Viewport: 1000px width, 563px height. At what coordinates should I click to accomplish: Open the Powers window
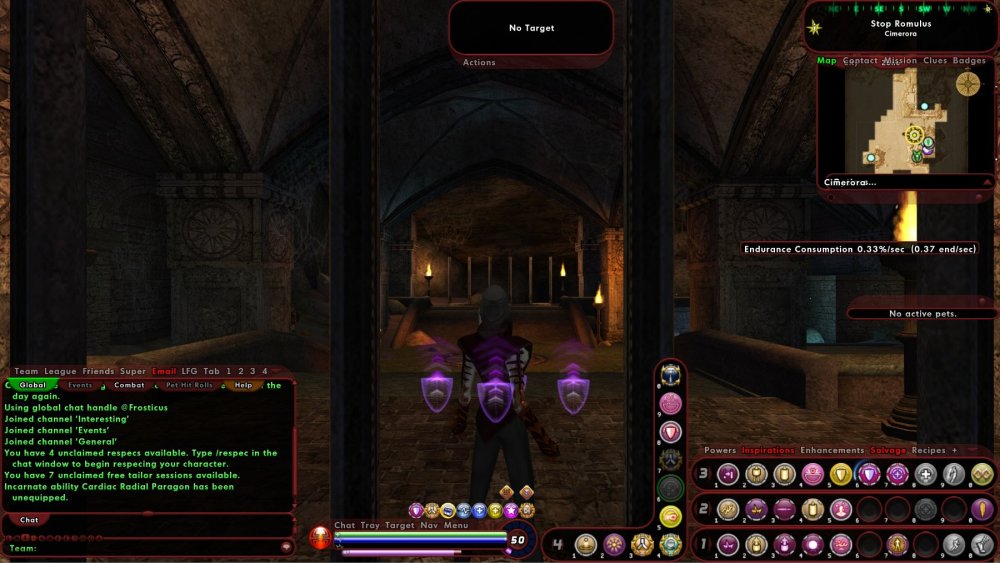point(720,451)
